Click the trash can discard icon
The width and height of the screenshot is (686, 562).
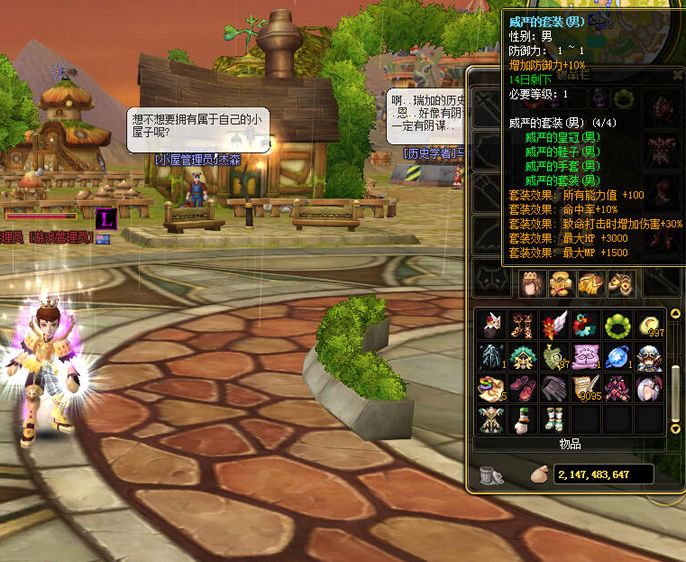pyautogui.click(x=491, y=474)
